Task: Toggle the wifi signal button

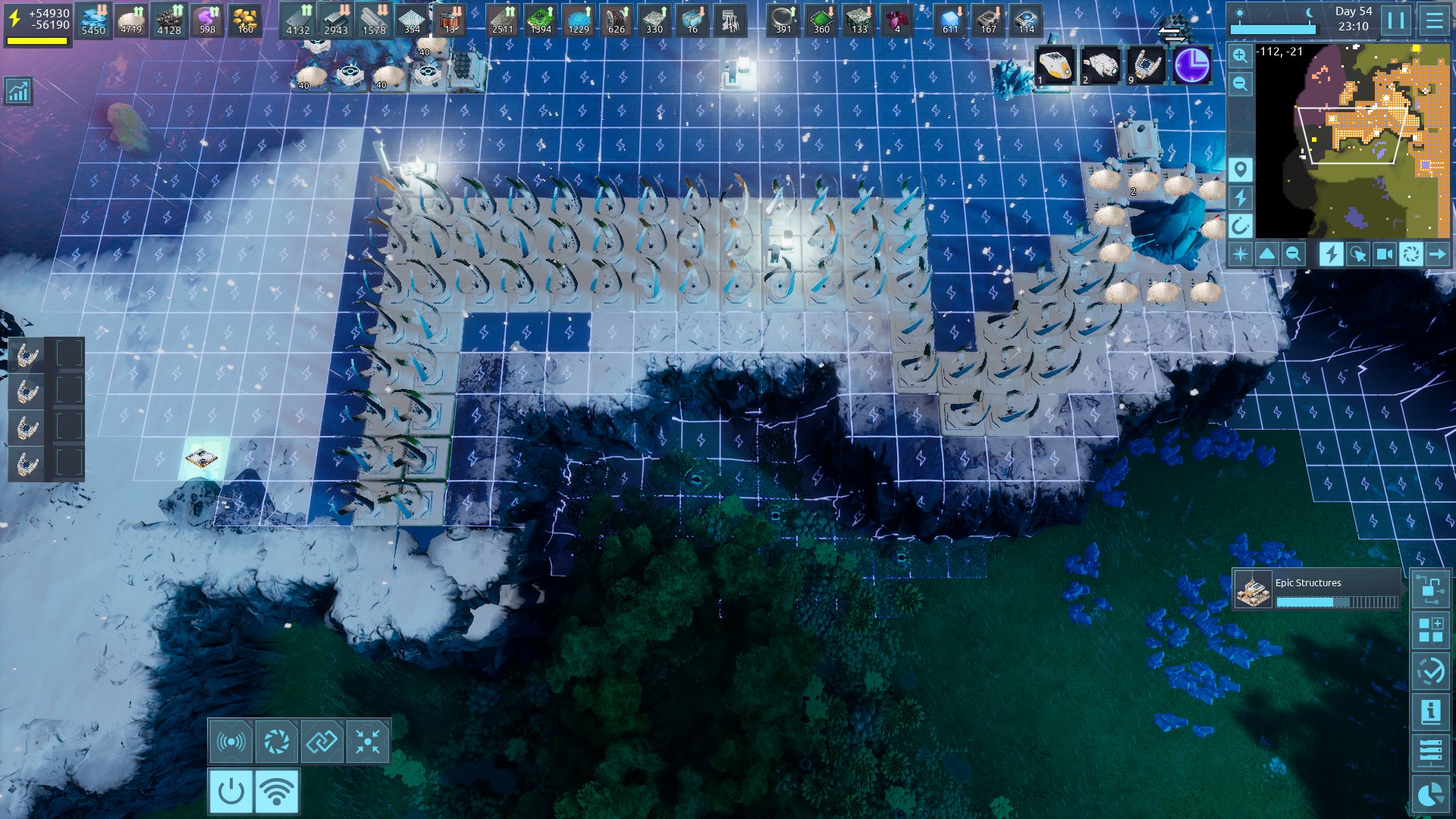Action: (x=277, y=791)
